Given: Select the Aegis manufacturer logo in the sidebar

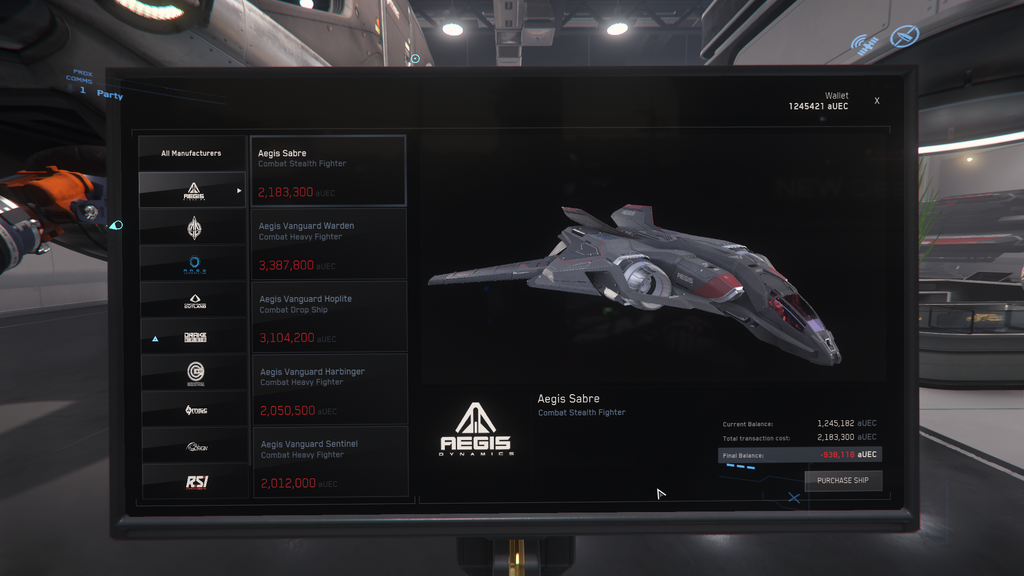Looking at the screenshot, I should 193,190.
